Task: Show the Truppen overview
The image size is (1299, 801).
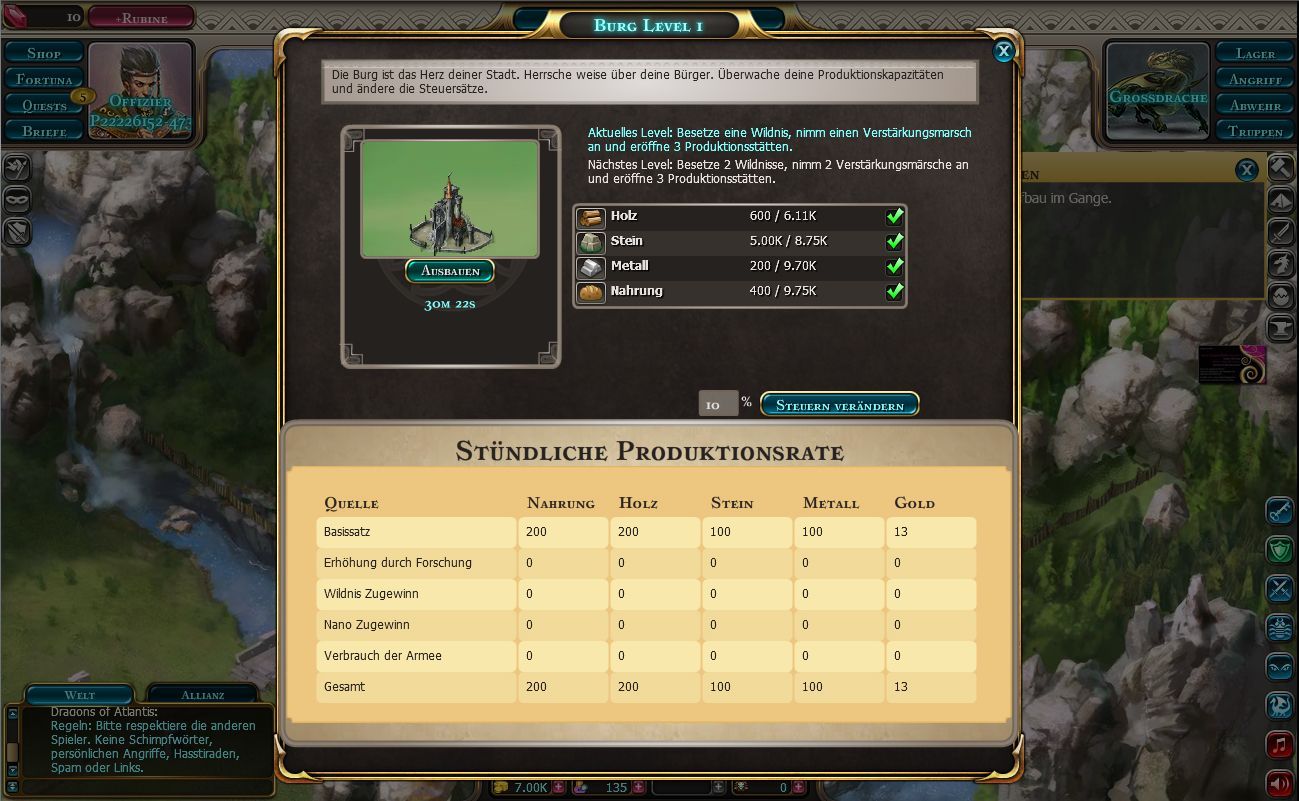Action: [x=1255, y=131]
